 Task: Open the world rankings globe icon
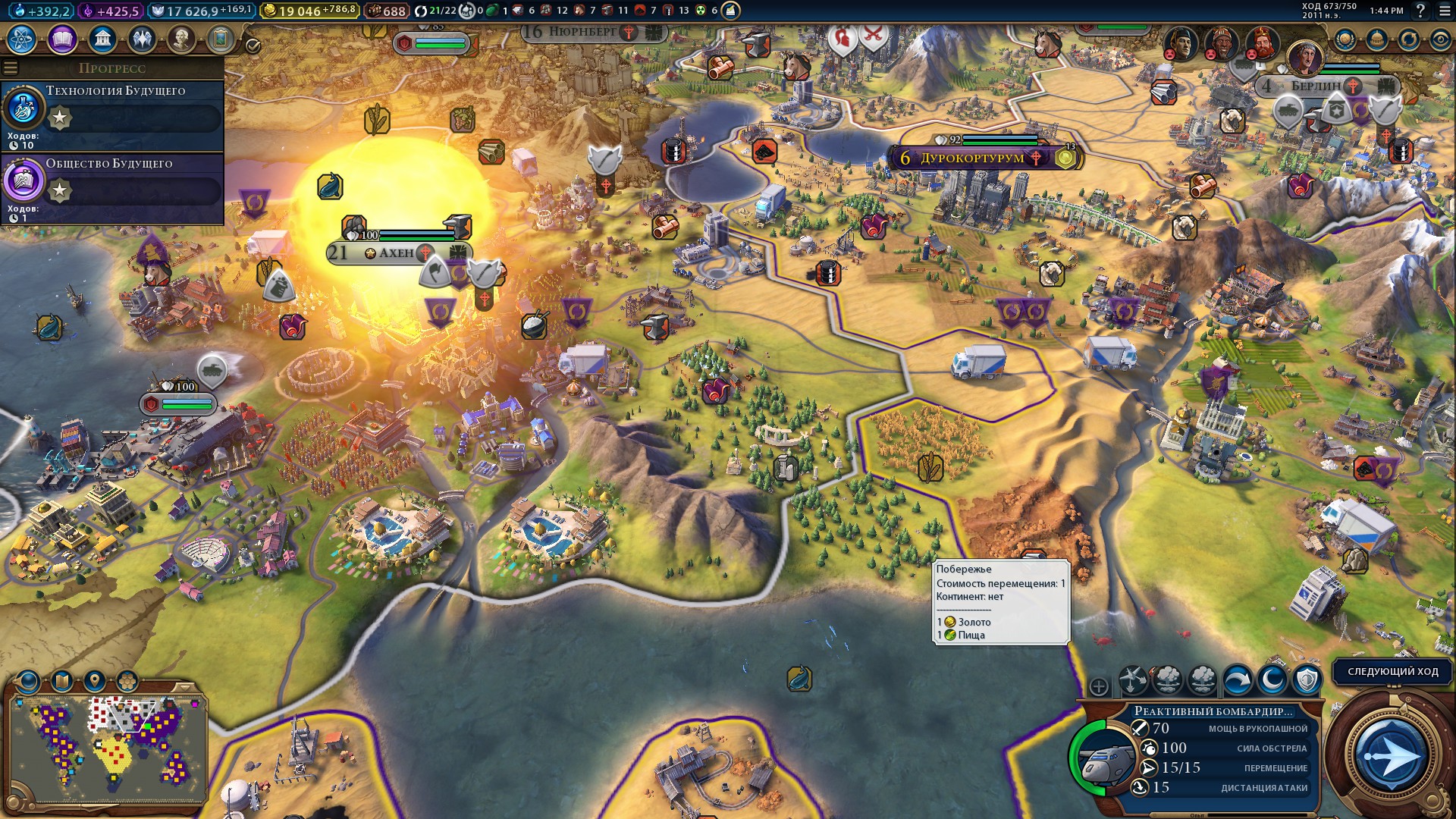[x=1345, y=39]
